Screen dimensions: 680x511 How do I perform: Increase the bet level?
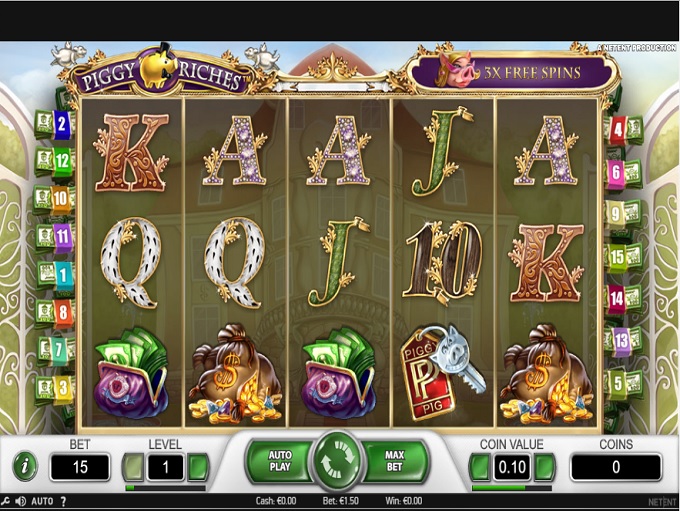pyautogui.click(x=198, y=466)
